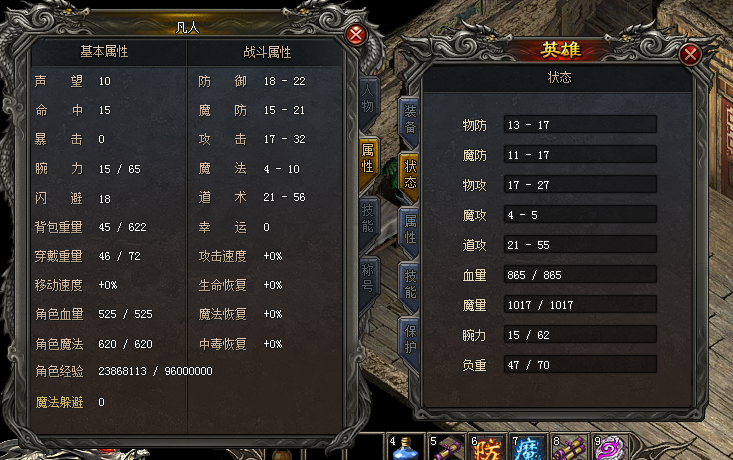Image resolution: width=733 pixels, height=460 pixels.
Task: Use the purple scroll in slot 5
Action: tap(447, 448)
